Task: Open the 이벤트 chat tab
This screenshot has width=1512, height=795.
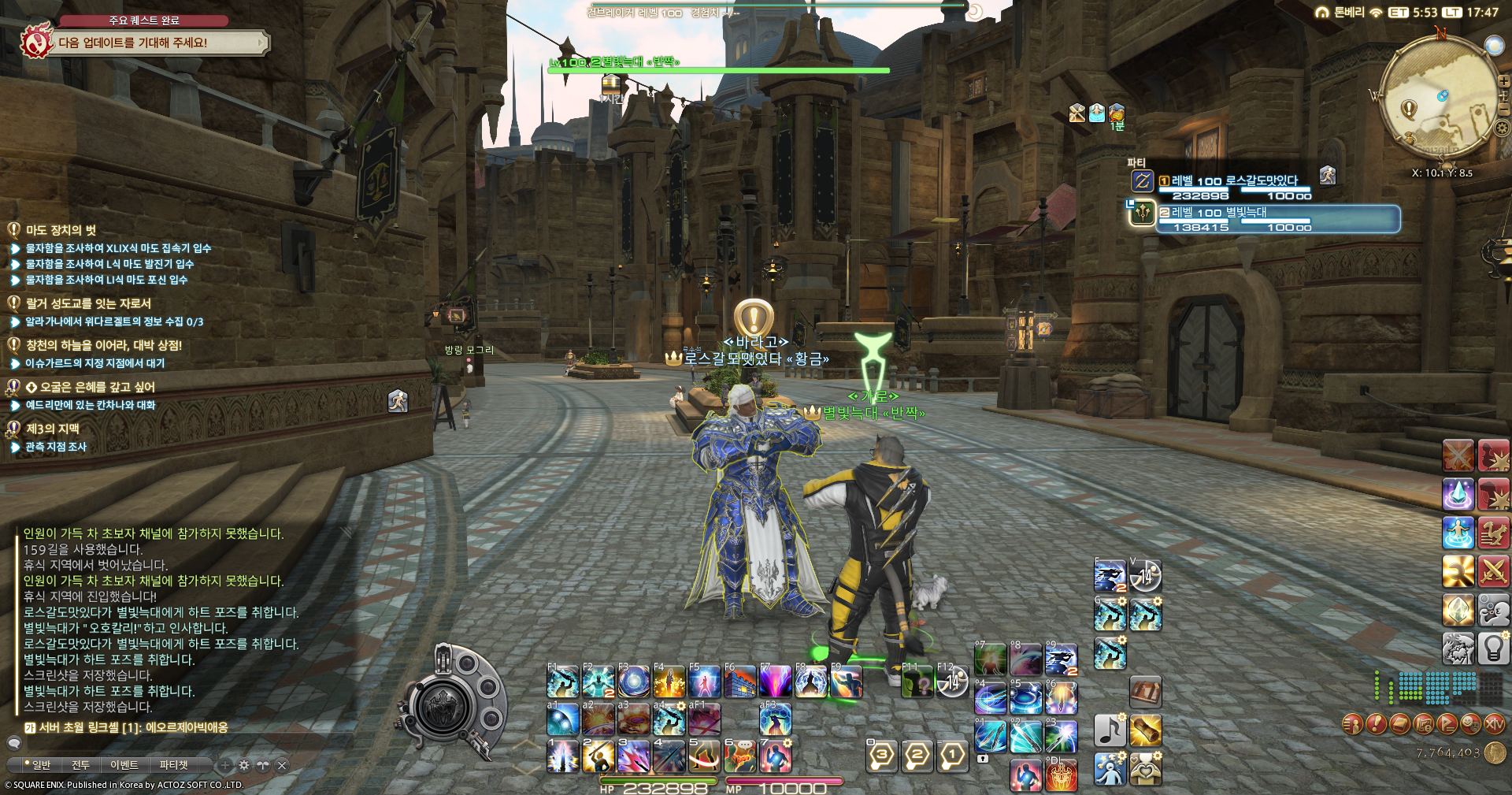Action: tap(124, 765)
